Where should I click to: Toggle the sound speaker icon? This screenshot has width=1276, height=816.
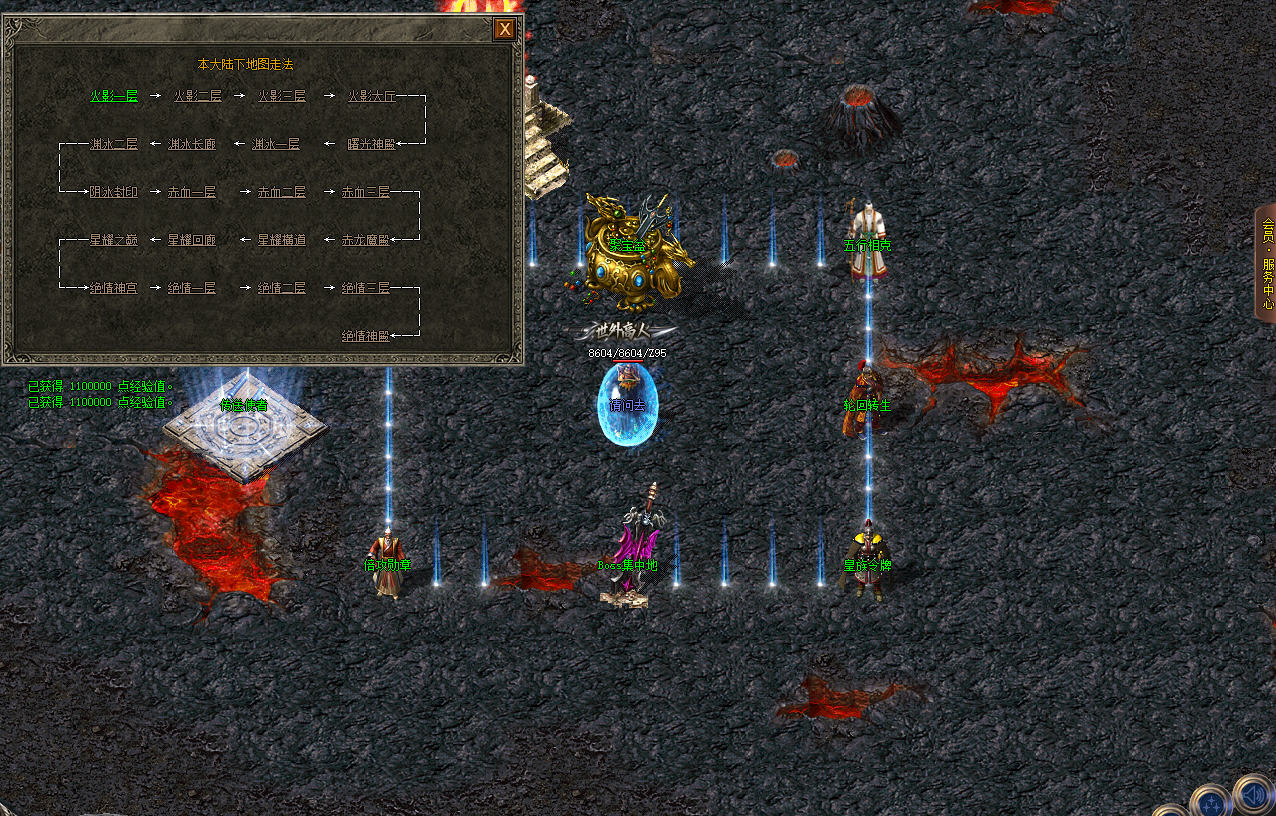[x=1254, y=795]
